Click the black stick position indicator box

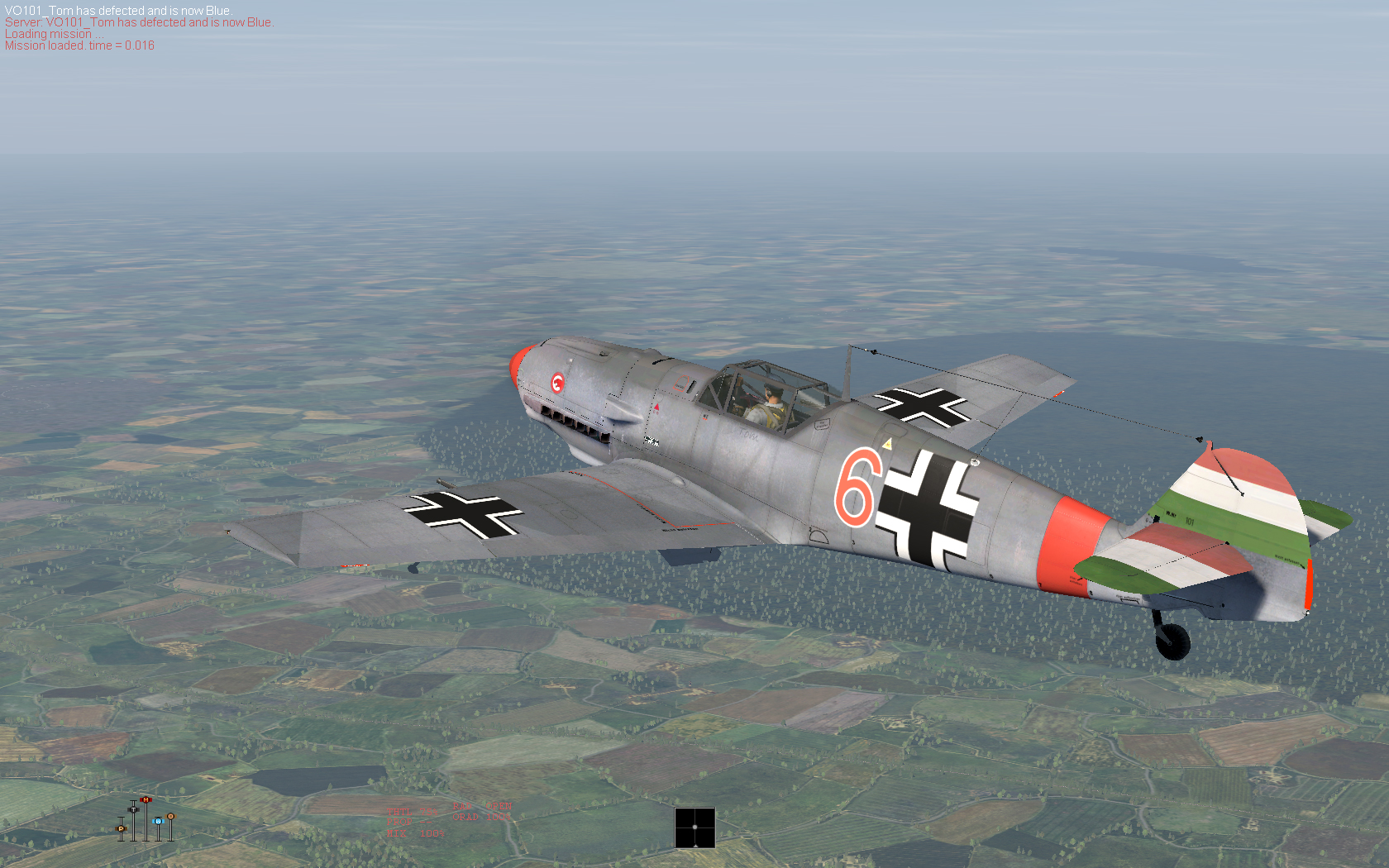(694, 827)
